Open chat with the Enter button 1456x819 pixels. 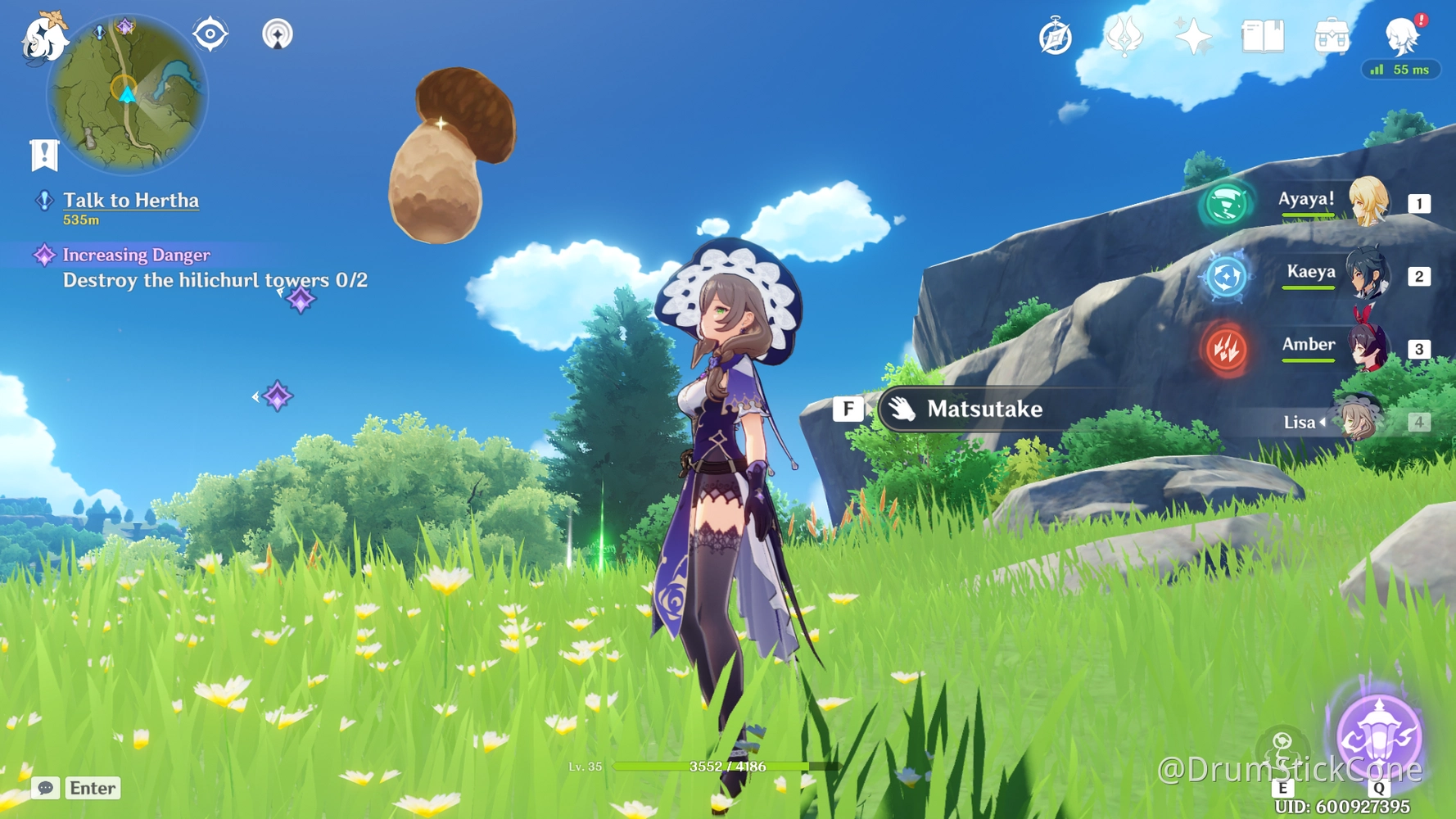(92, 788)
